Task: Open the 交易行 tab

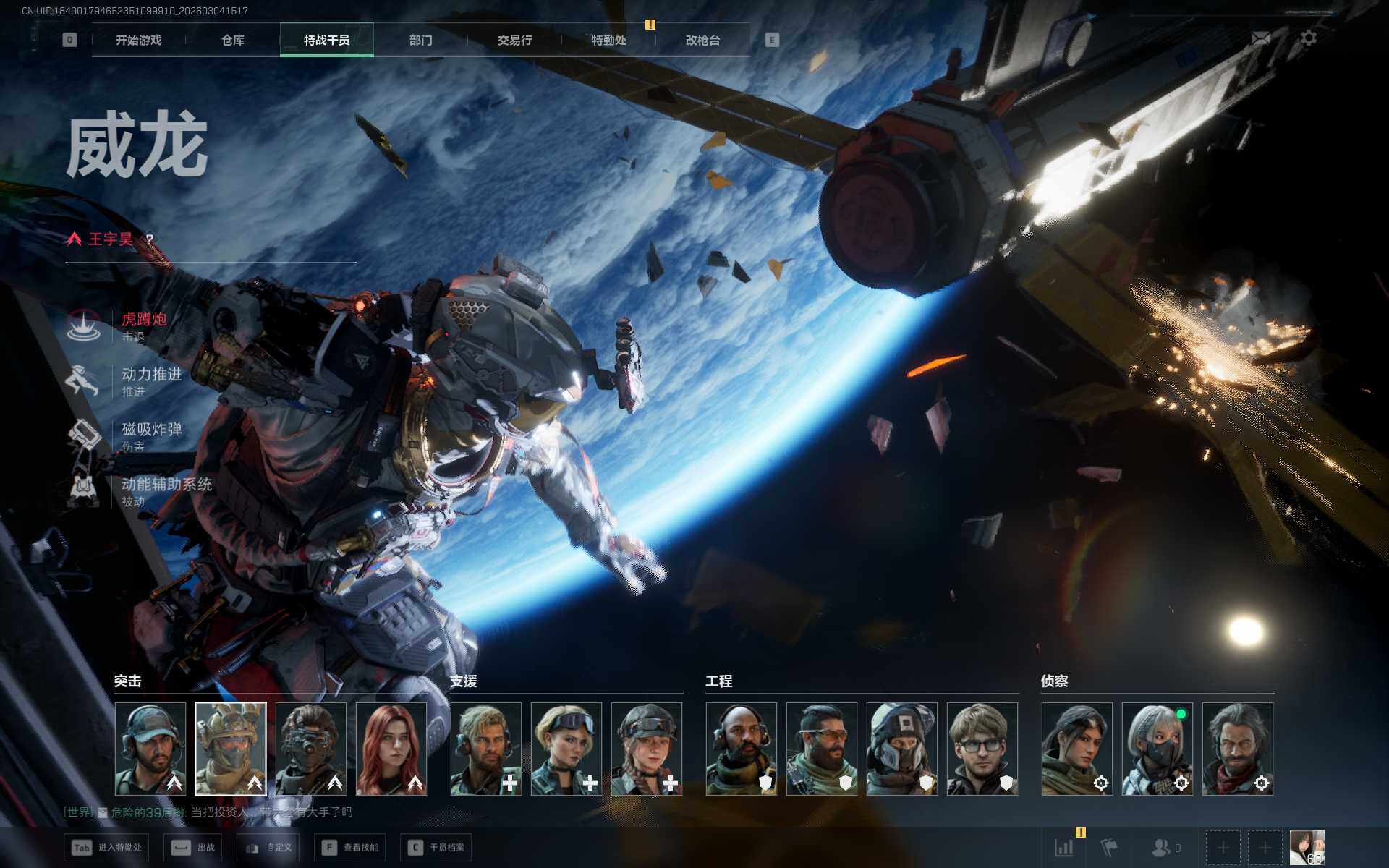Action: point(514,41)
